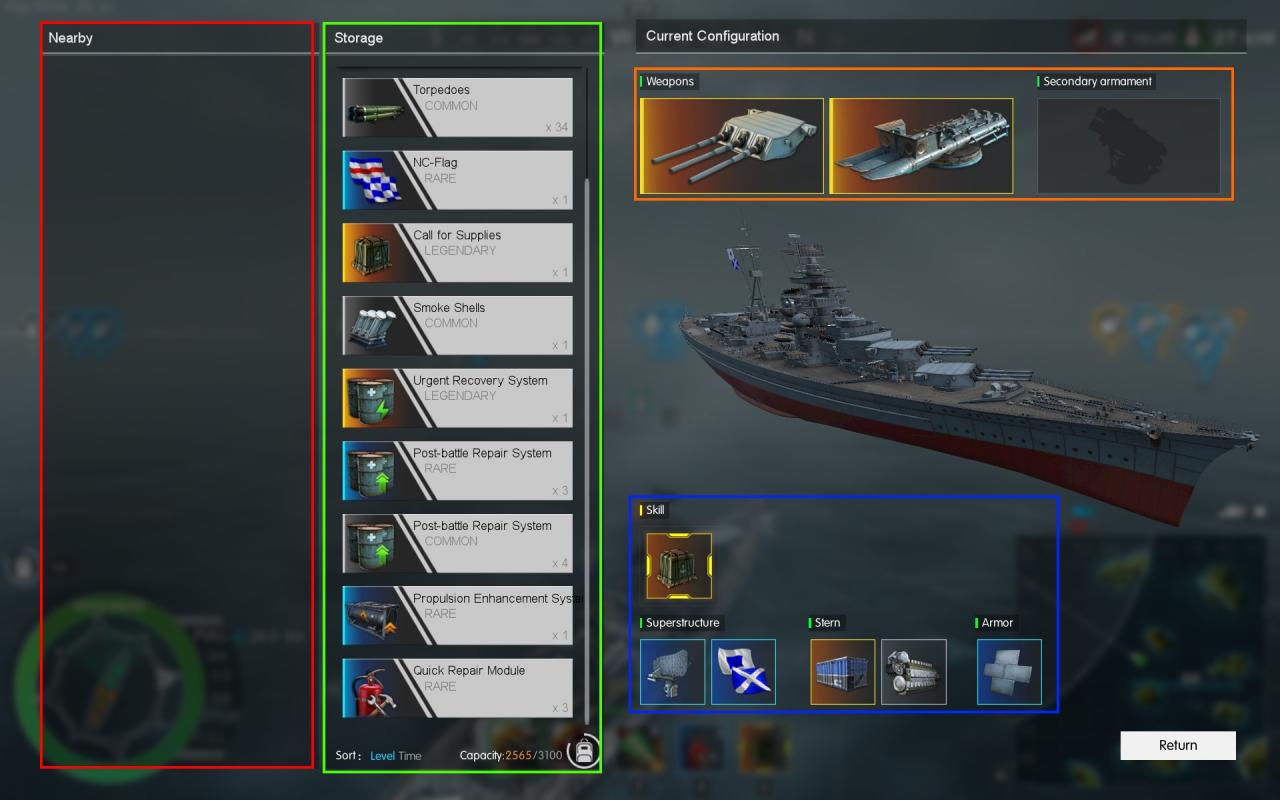This screenshot has width=1280, height=800.
Task: Open the empty Secondary armament slot
Action: coord(1128,146)
